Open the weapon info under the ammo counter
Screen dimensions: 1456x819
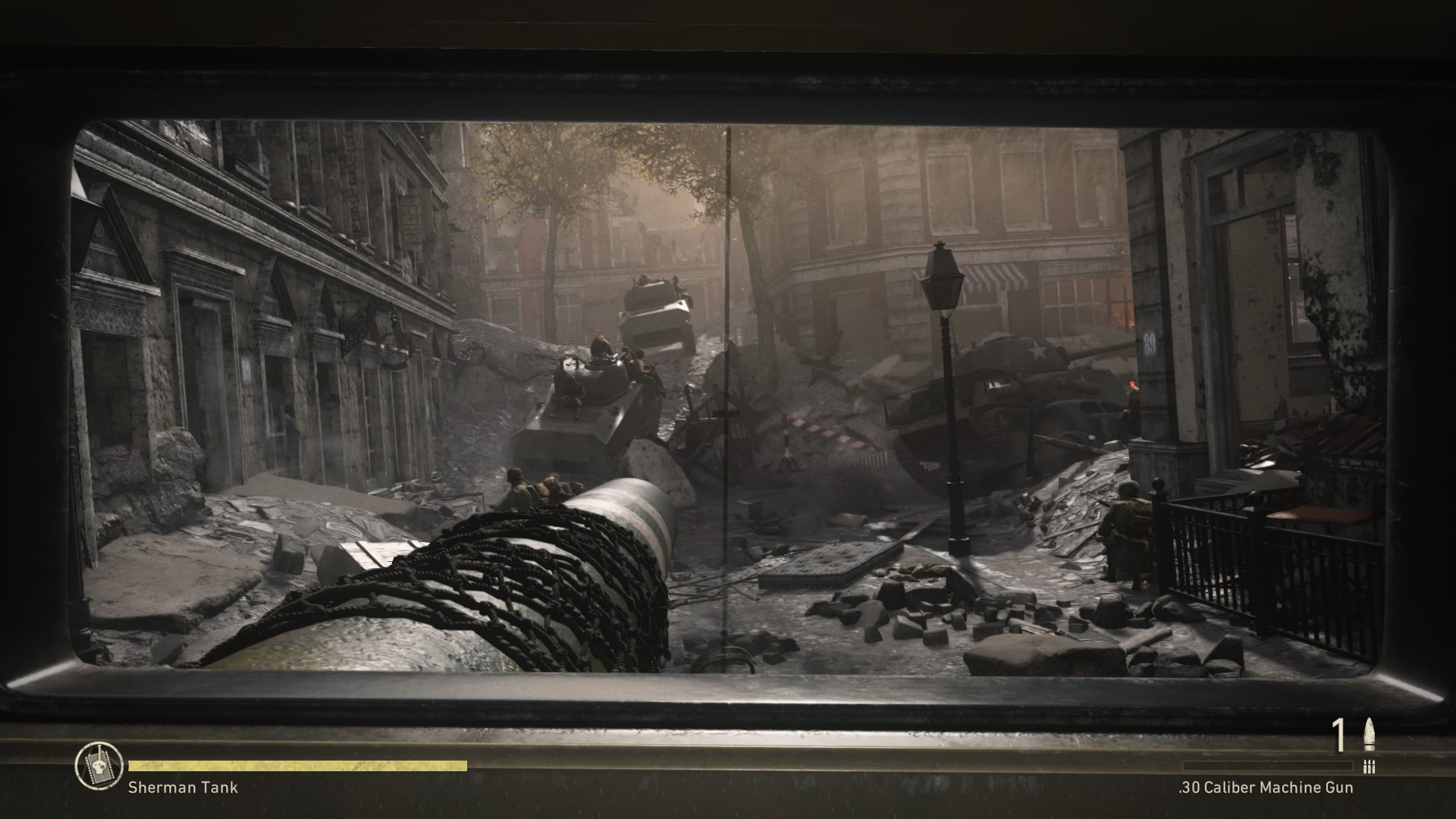tap(1265, 788)
